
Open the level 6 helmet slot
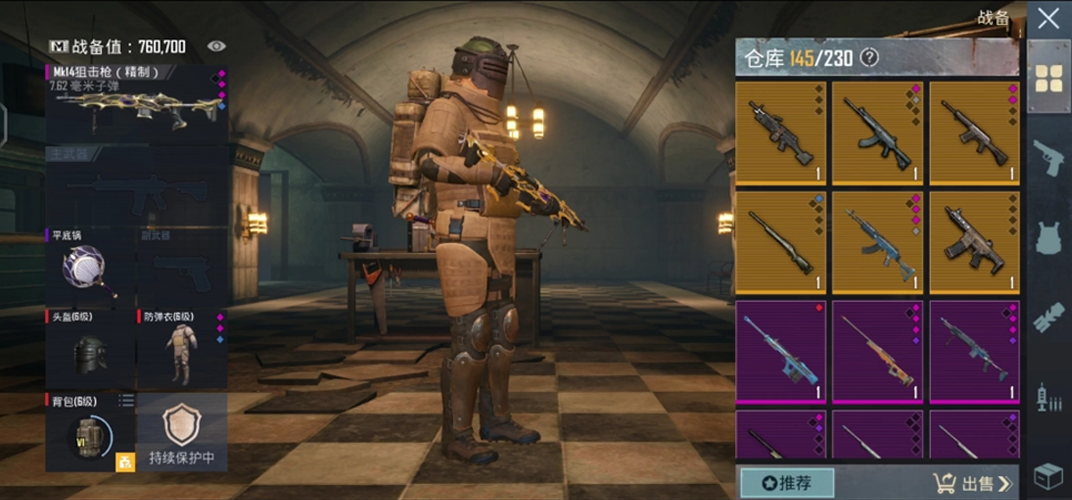[x=88, y=350]
